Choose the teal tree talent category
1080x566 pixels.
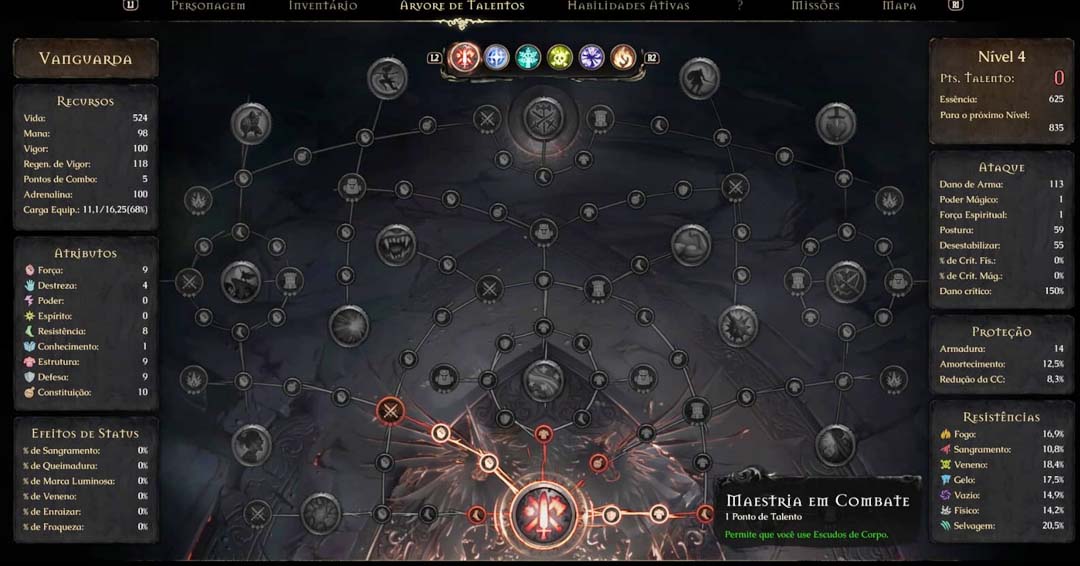(528, 57)
